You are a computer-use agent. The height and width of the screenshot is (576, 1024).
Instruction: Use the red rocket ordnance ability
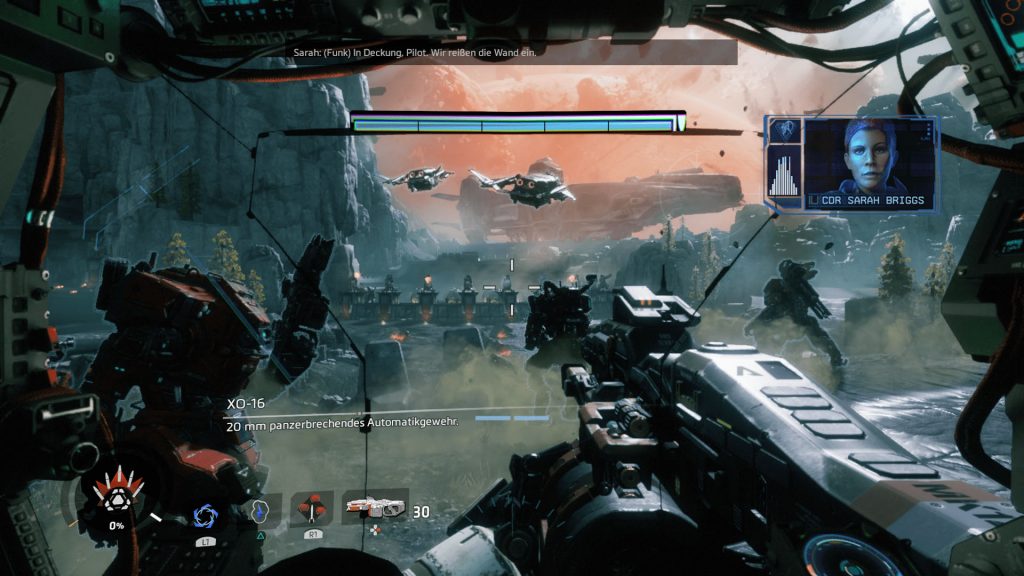coord(314,509)
